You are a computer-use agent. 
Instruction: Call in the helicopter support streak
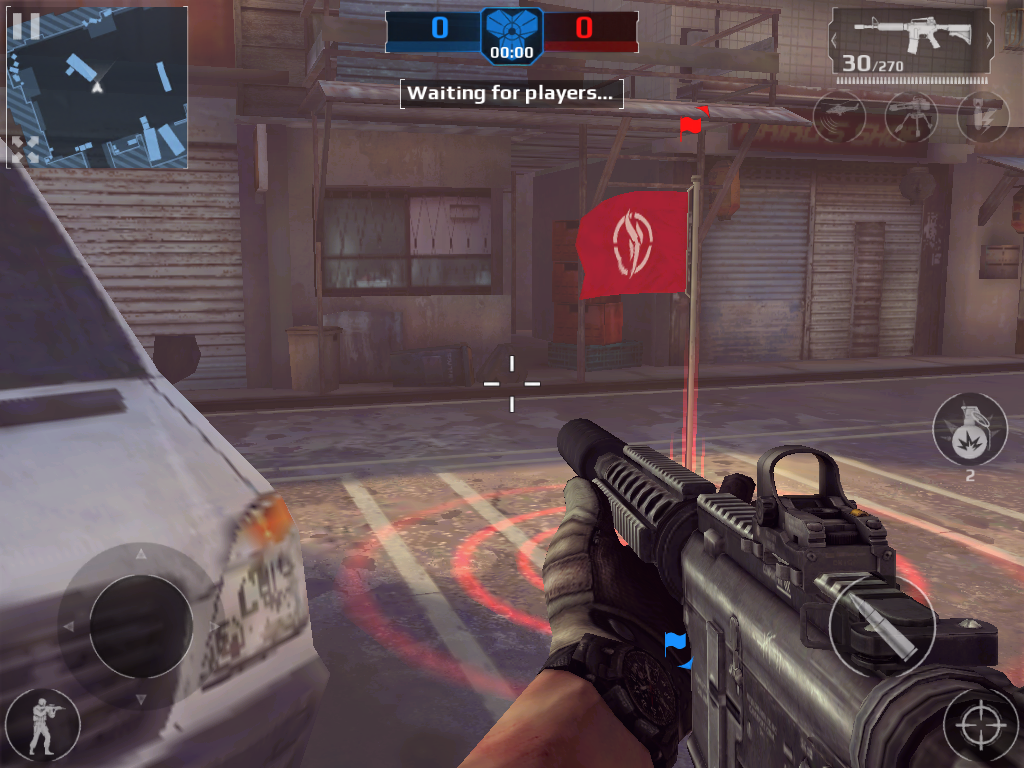pyautogui.click(x=838, y=117)
